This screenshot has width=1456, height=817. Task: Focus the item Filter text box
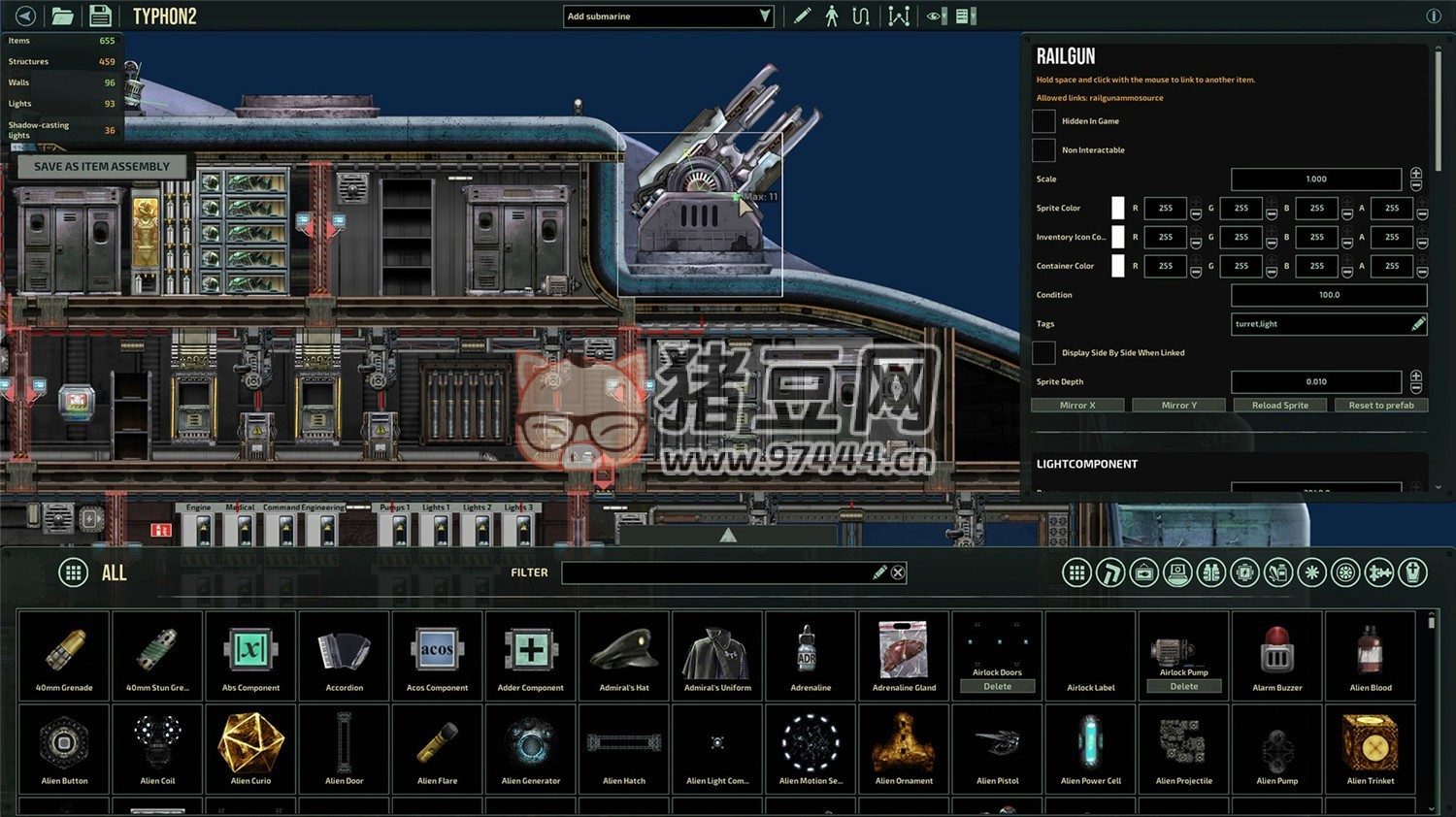718,572
